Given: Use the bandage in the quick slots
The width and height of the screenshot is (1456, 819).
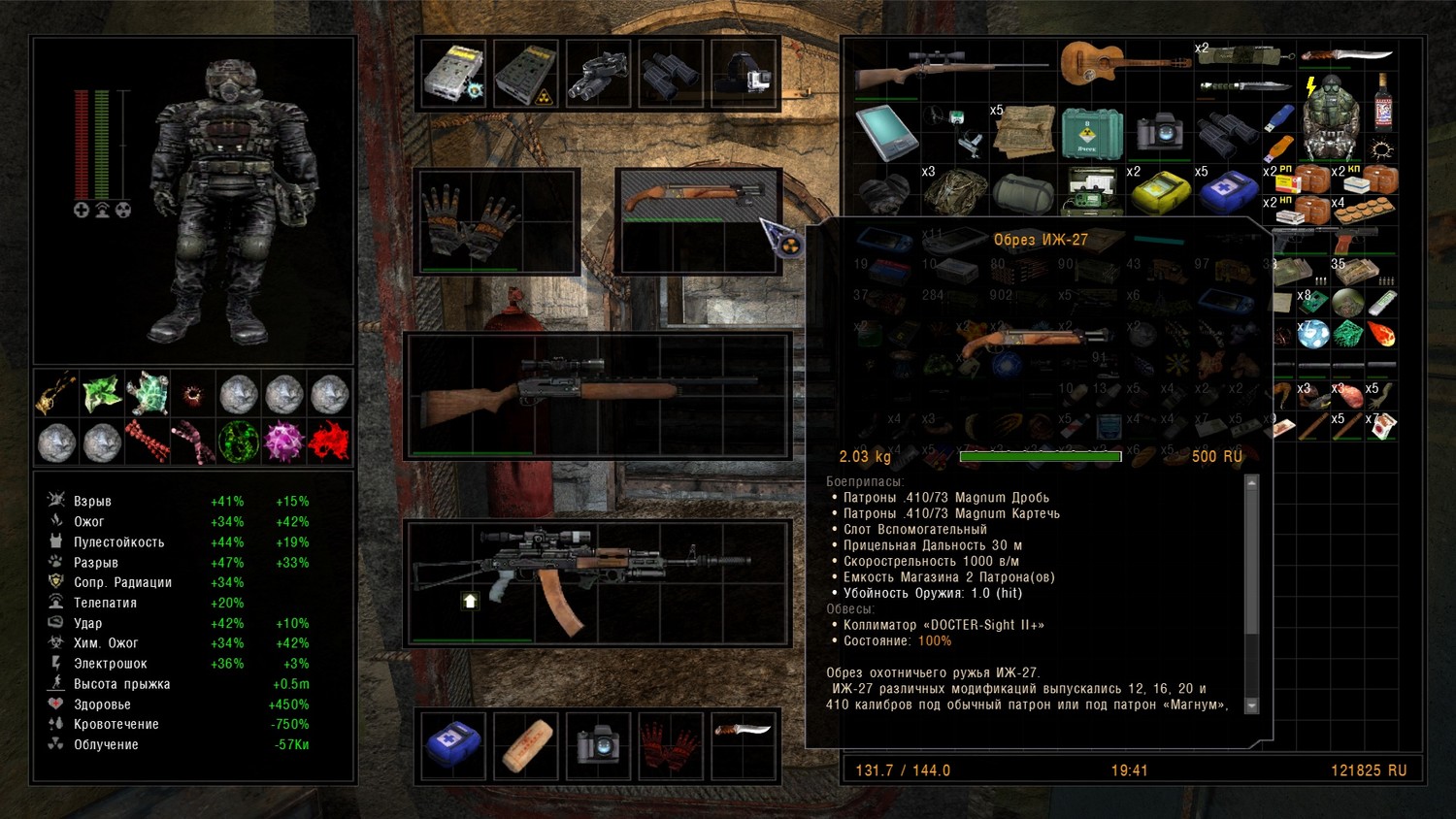Looking at the screenshot, I should click(526, 745).
